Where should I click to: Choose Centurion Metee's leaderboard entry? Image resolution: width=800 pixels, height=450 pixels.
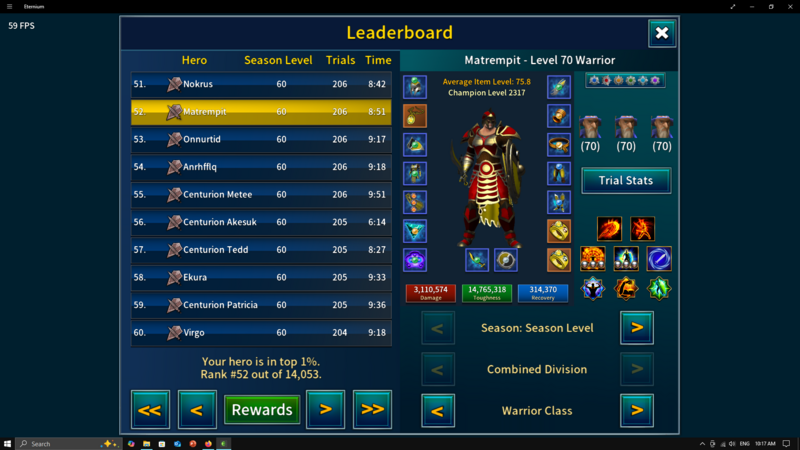point(261,194)
